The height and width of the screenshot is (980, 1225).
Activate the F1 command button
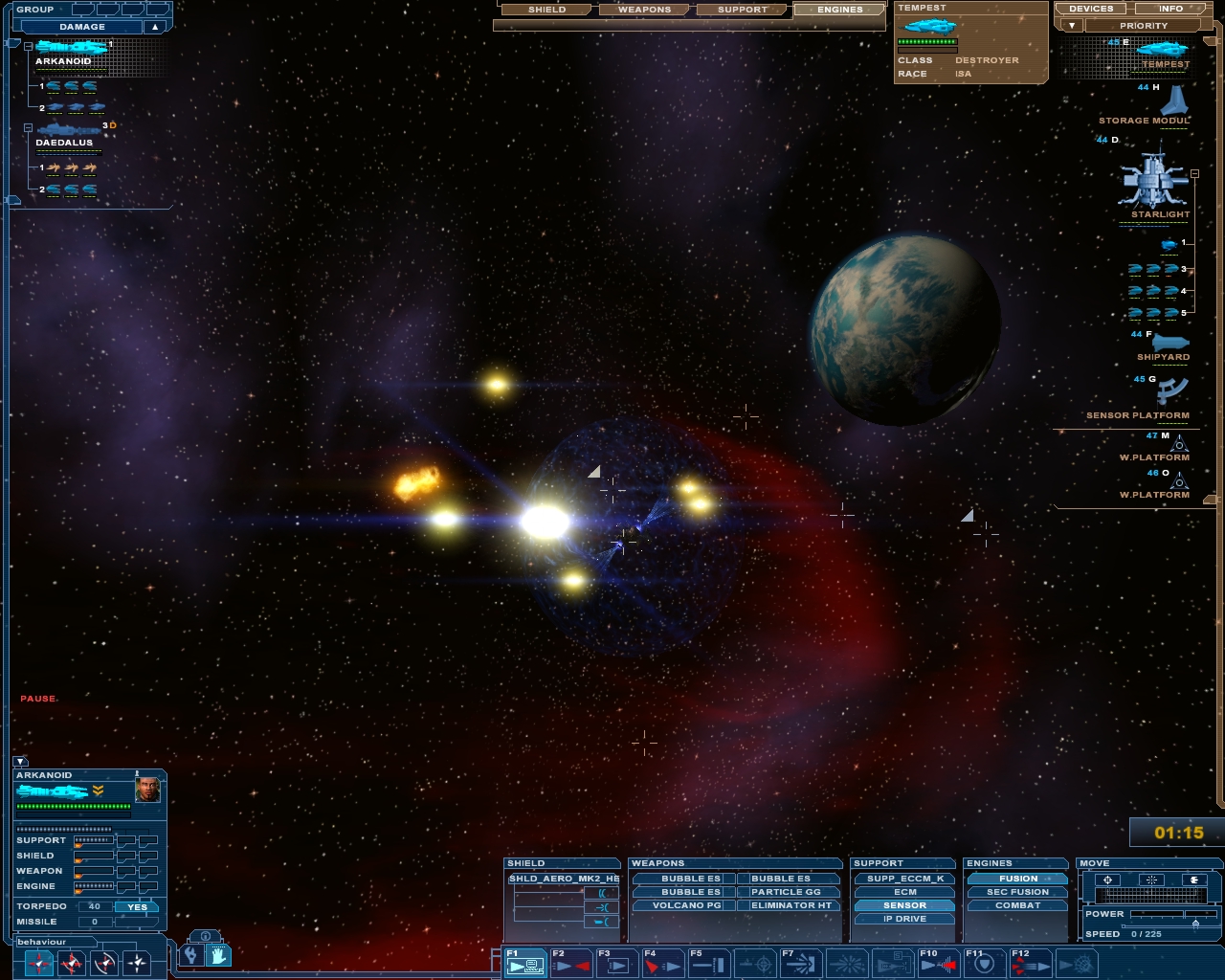coord(525,963)
